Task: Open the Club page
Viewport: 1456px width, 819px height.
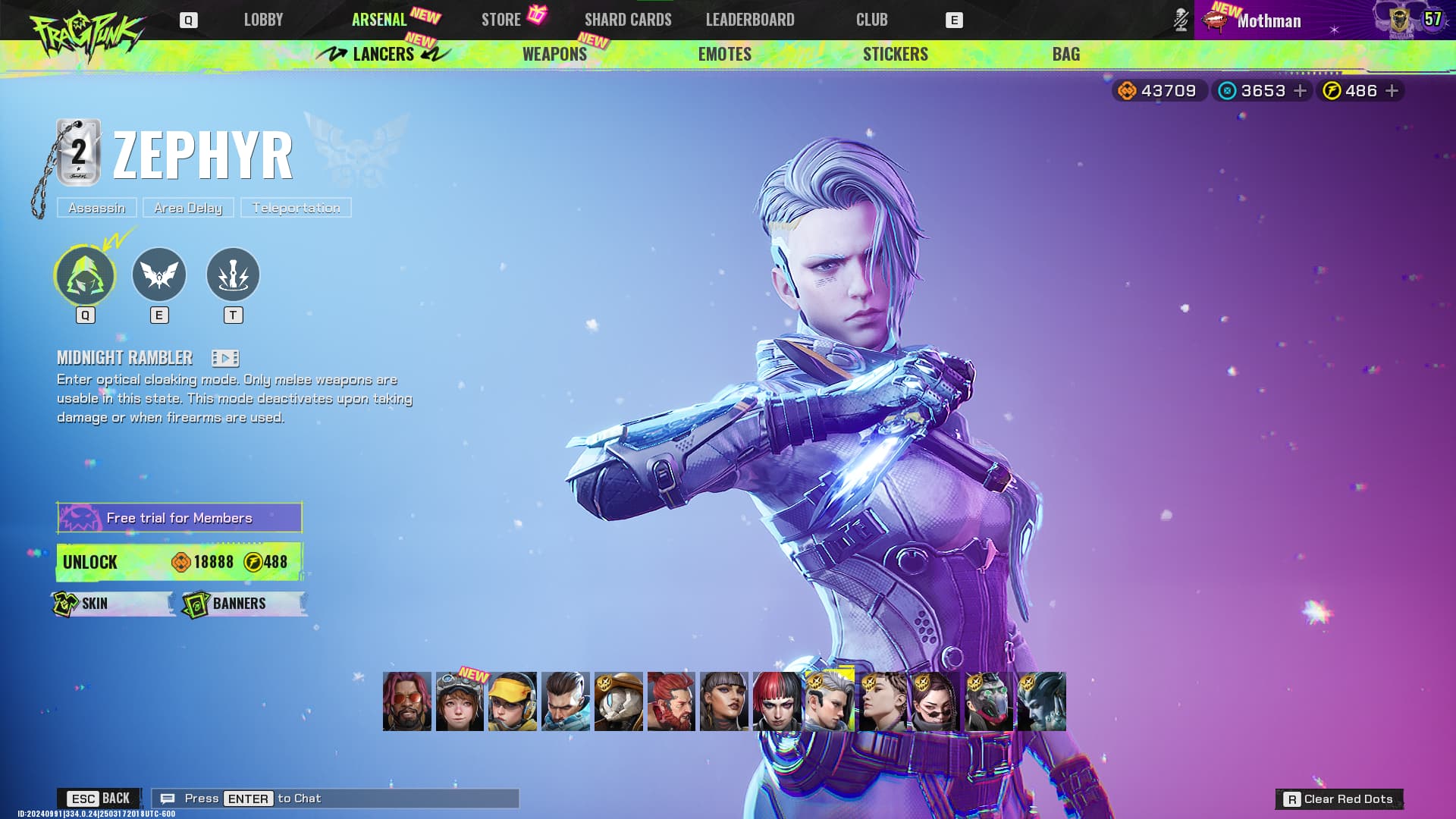Action: (x=871, y=20)
